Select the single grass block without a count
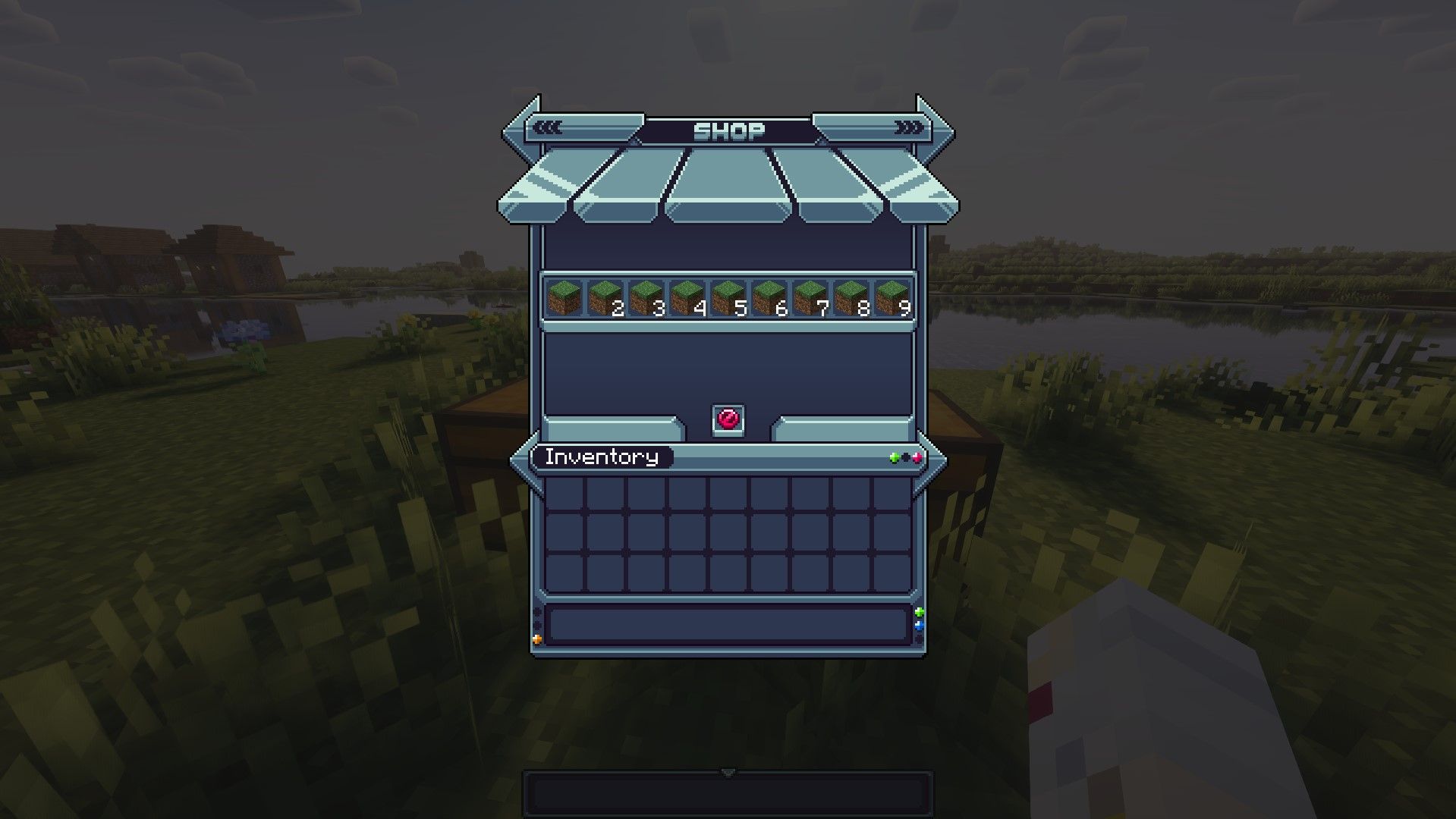The height and width of the screenshot is (819, 1456). [x=565, y=298]
